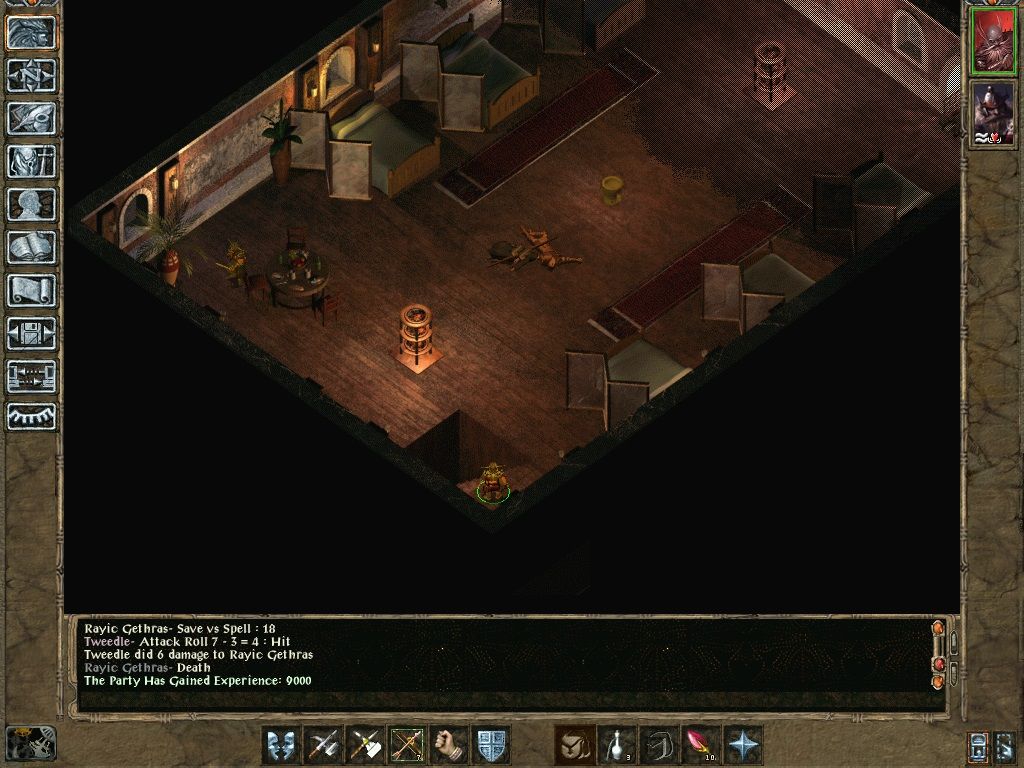The width and height of the screenshot is (1024, 768).
Task: Activate the blue shield guard button
Action: [491, 745]
